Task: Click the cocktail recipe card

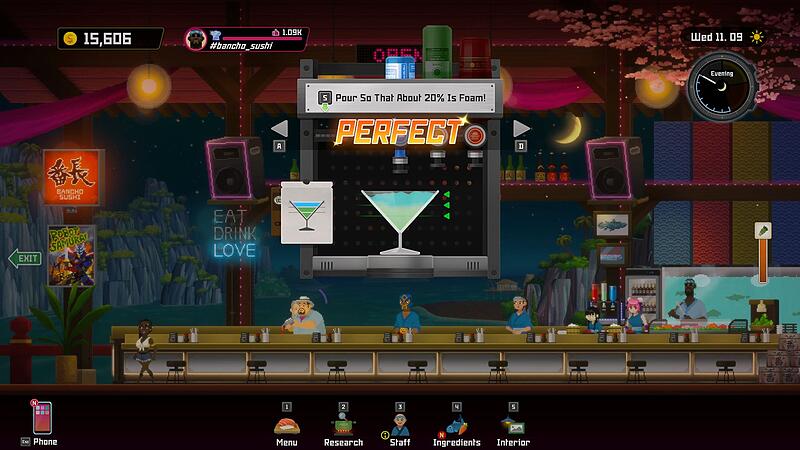Action: pos(306,212)
